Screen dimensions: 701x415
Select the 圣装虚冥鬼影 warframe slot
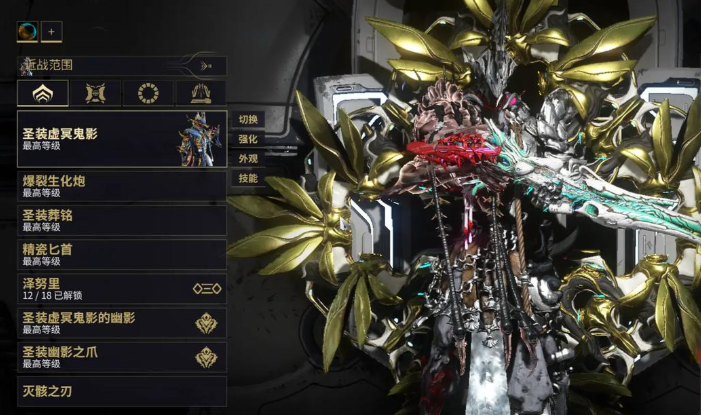pyautogui.click(x=120, y=139)
